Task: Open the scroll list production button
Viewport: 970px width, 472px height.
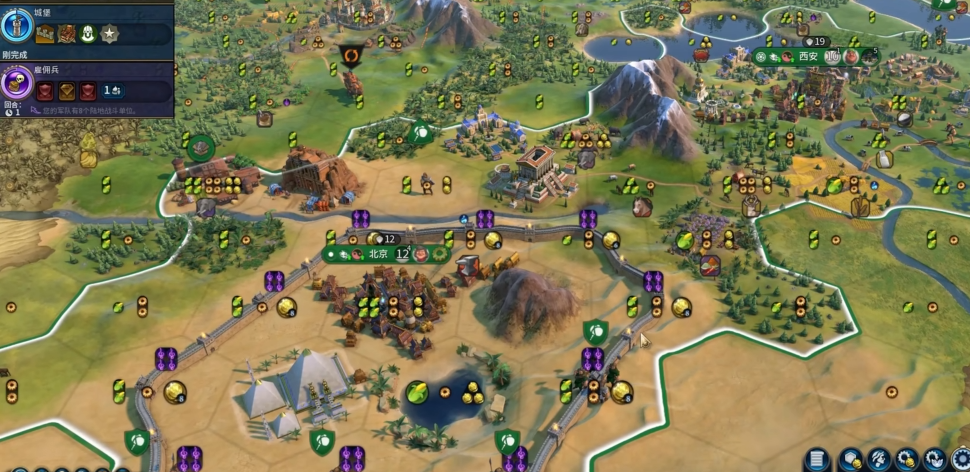Action: coord(817,461)
